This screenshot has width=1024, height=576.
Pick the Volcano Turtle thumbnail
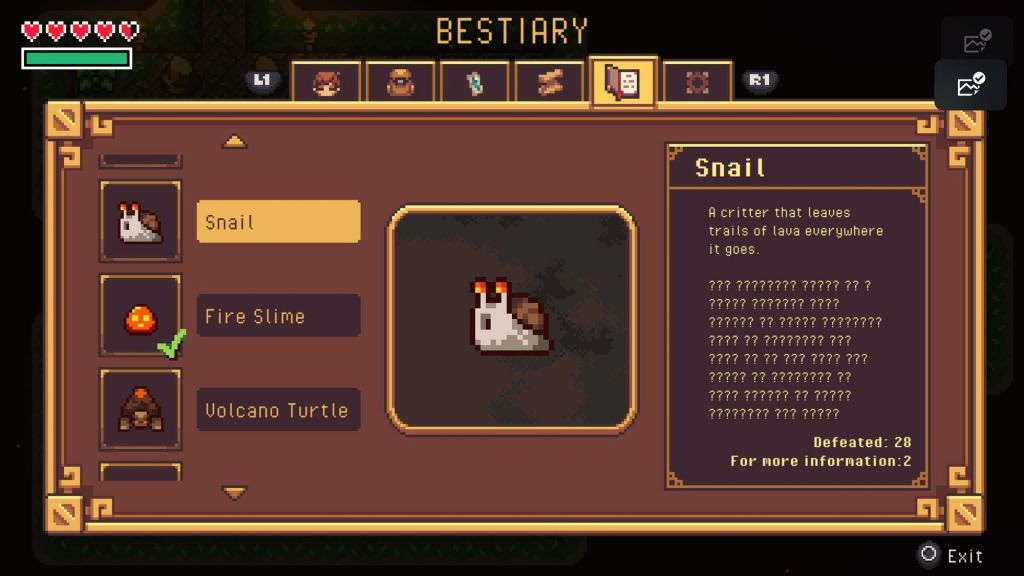[x=140, y=410]
